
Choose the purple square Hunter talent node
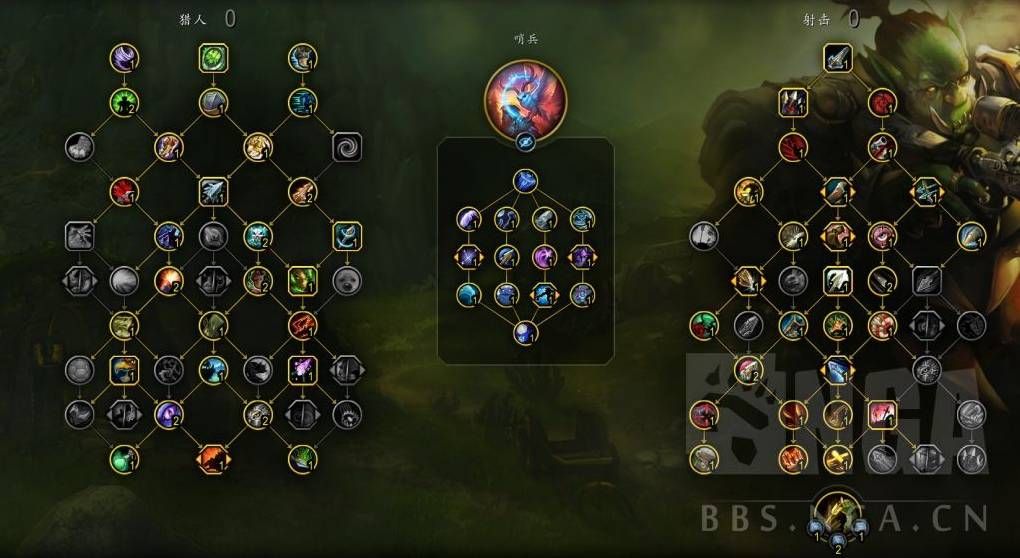[302, 370]
